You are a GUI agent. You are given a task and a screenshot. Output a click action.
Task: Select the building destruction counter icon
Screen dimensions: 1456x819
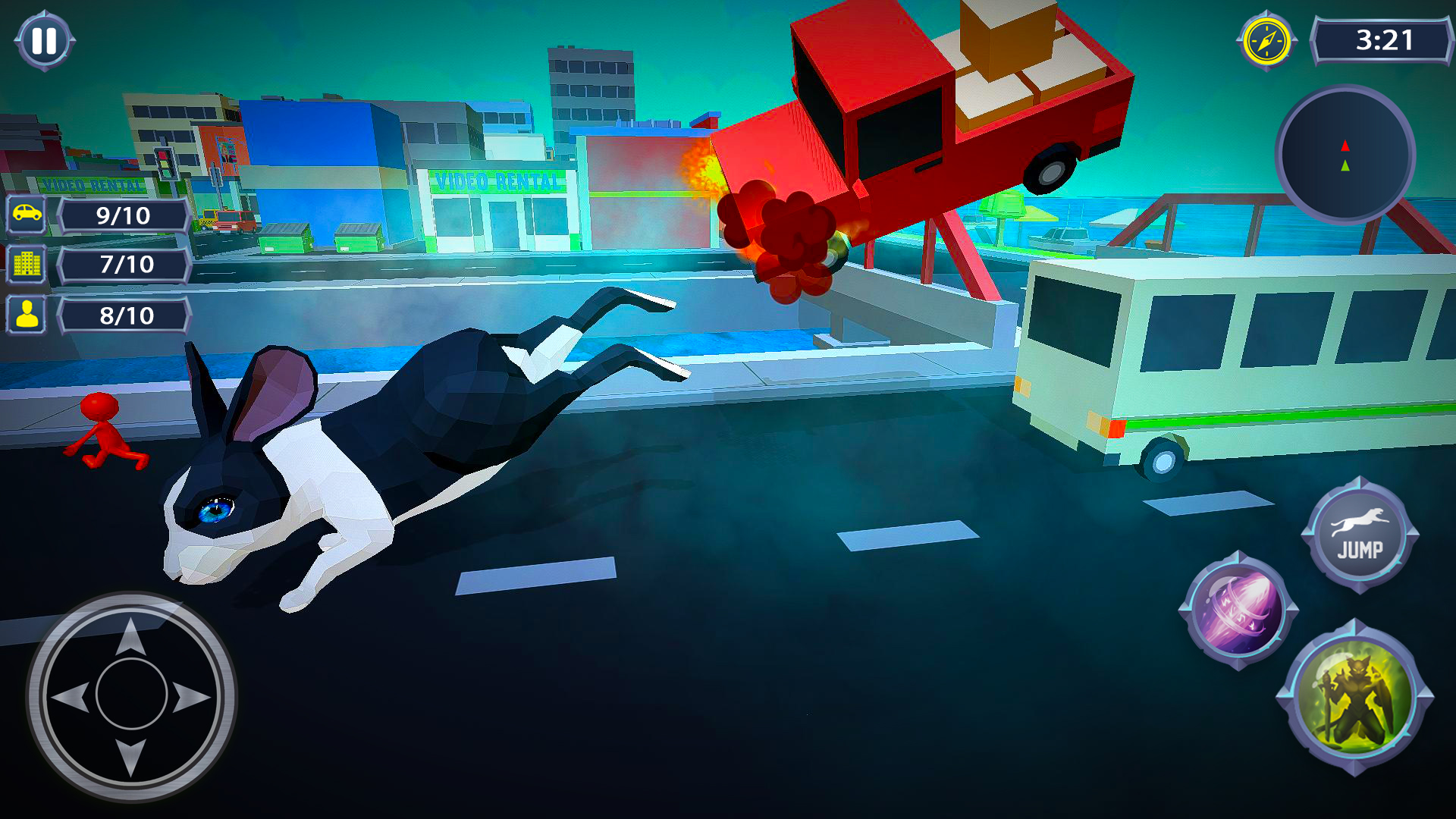pos(25,264)
